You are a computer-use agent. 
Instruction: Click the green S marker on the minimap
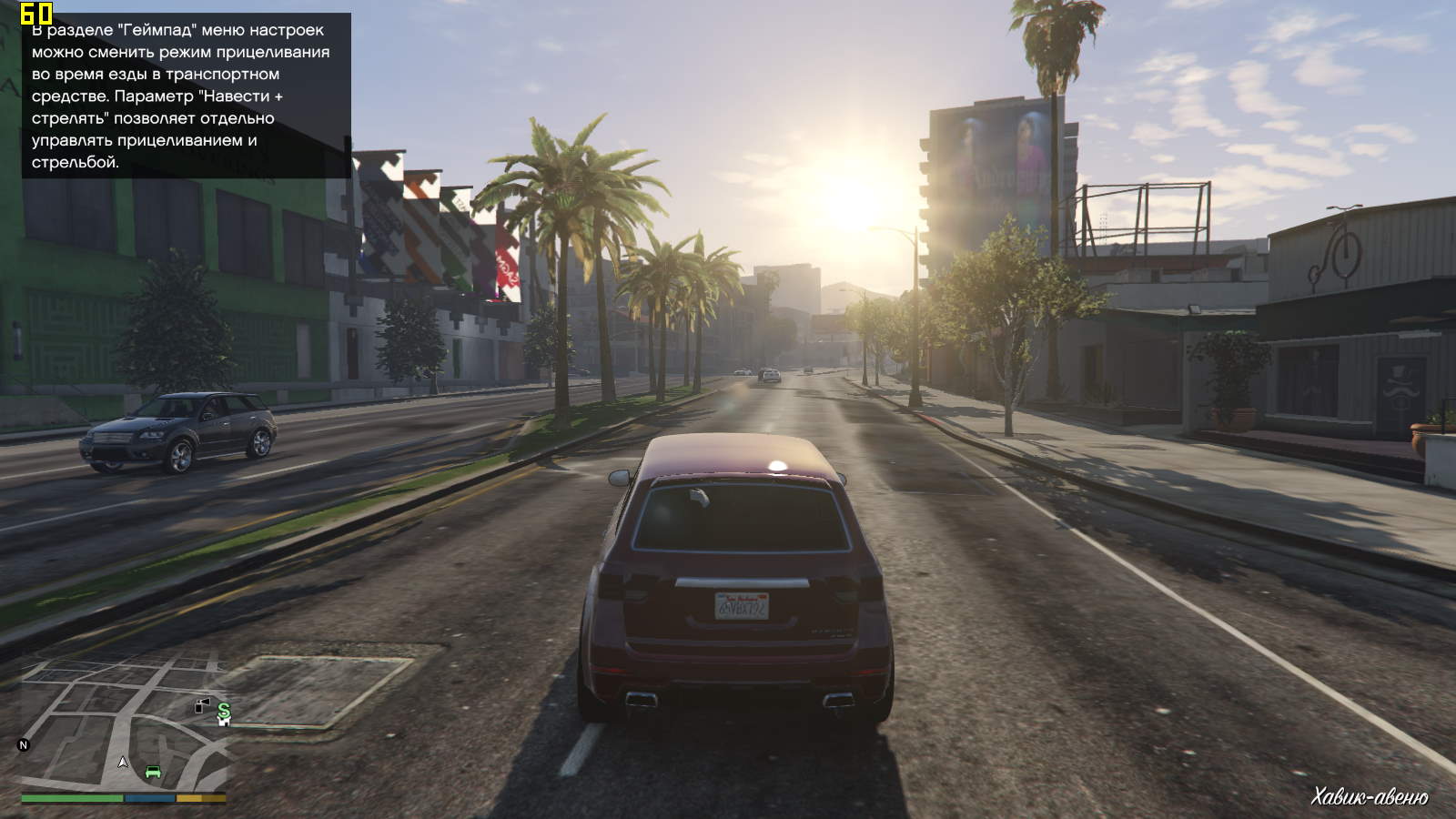point(224,708)
